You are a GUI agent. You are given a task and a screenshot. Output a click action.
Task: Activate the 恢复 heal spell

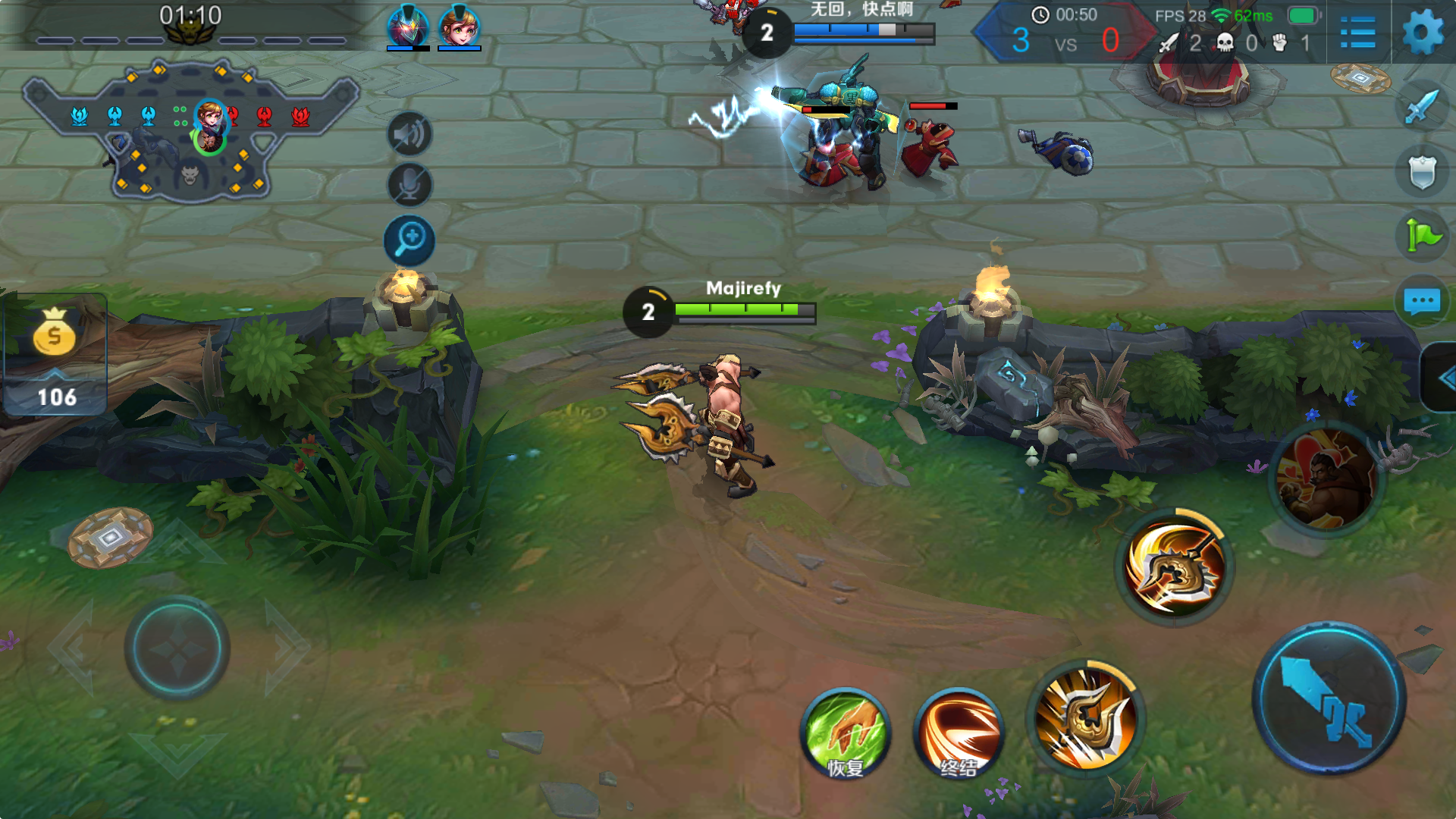pos(845,733)
